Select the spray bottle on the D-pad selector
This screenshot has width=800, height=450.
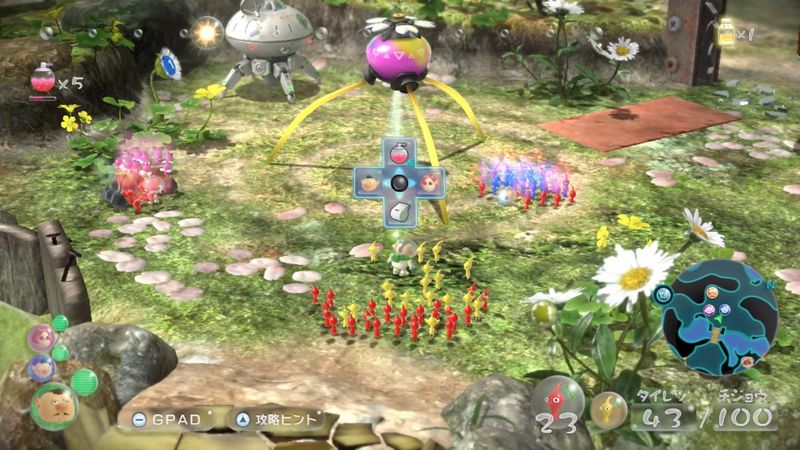click(399, 157)
